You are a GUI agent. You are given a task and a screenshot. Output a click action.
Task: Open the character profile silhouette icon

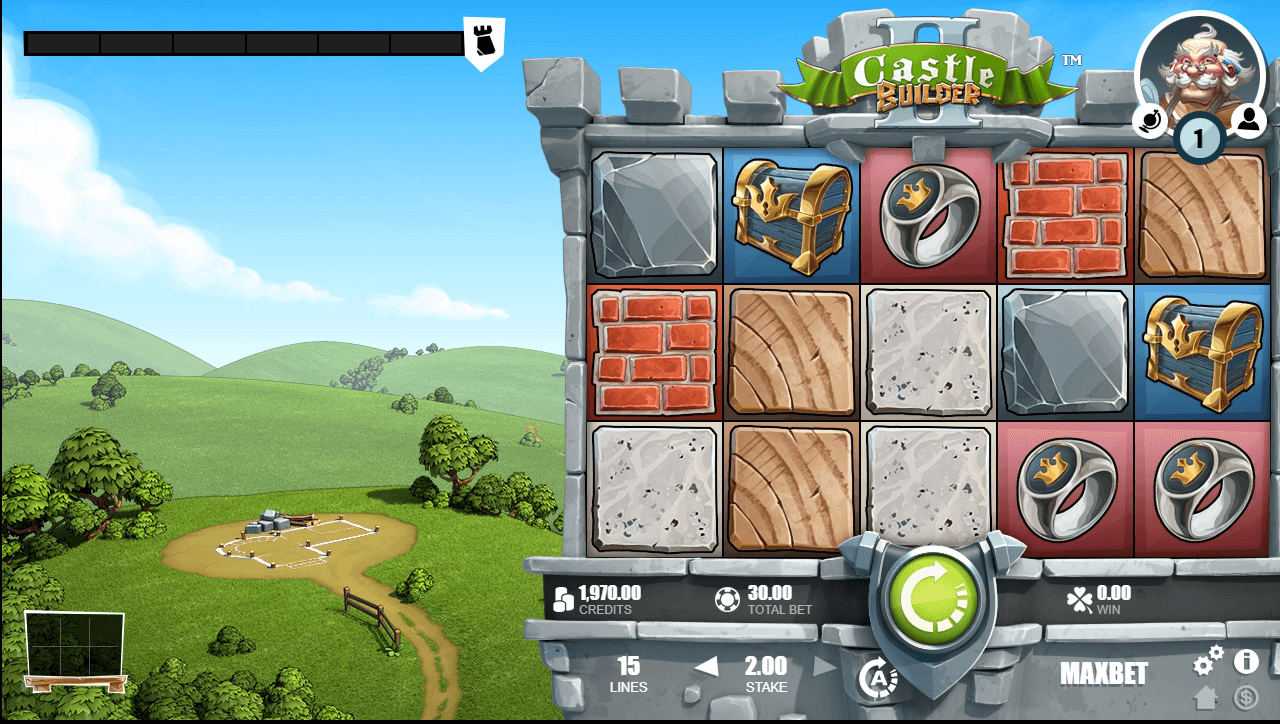[x=1248, y=120]
